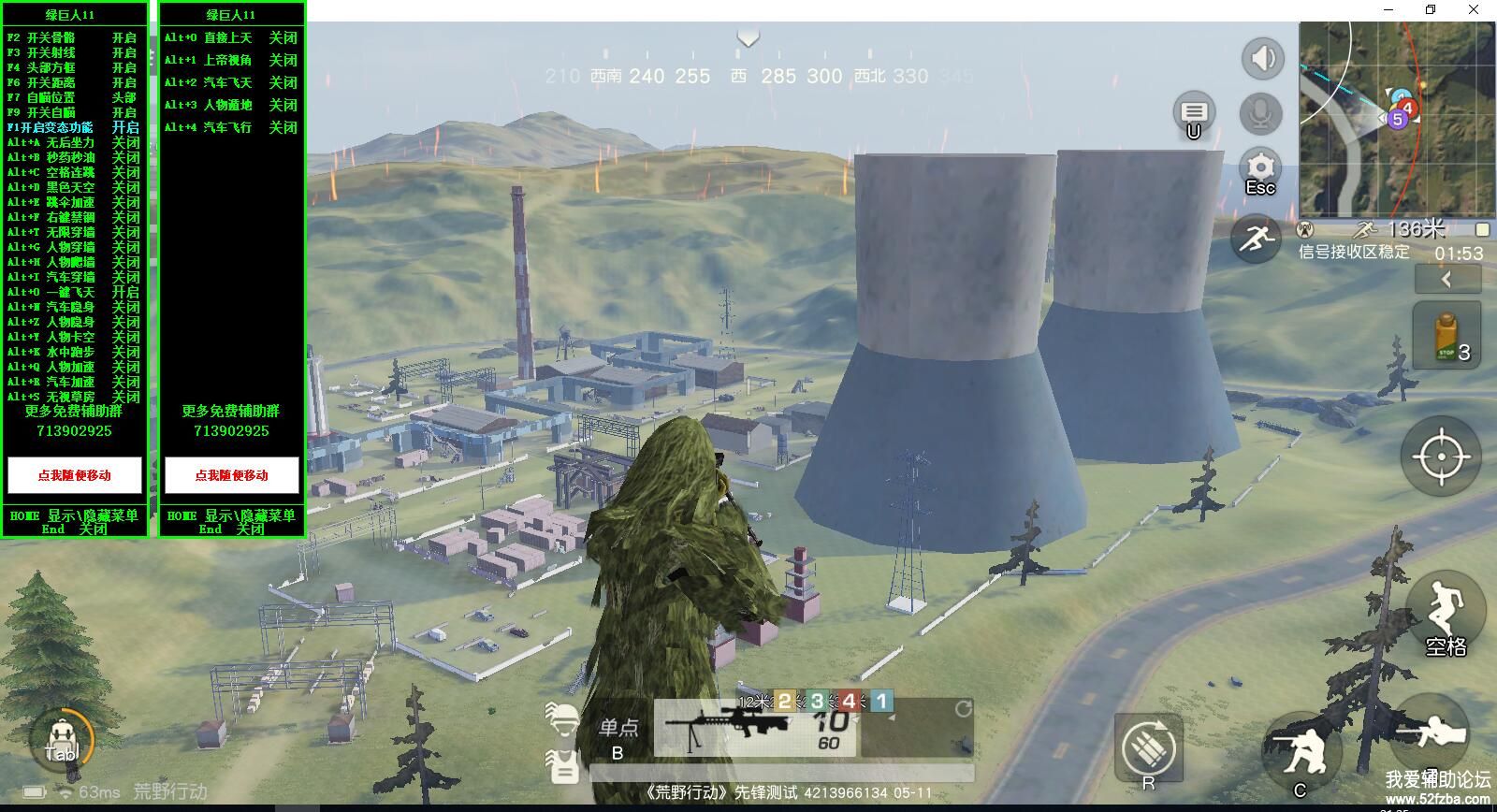Jump with the spacebar jump button

[x=1444, y=614]
